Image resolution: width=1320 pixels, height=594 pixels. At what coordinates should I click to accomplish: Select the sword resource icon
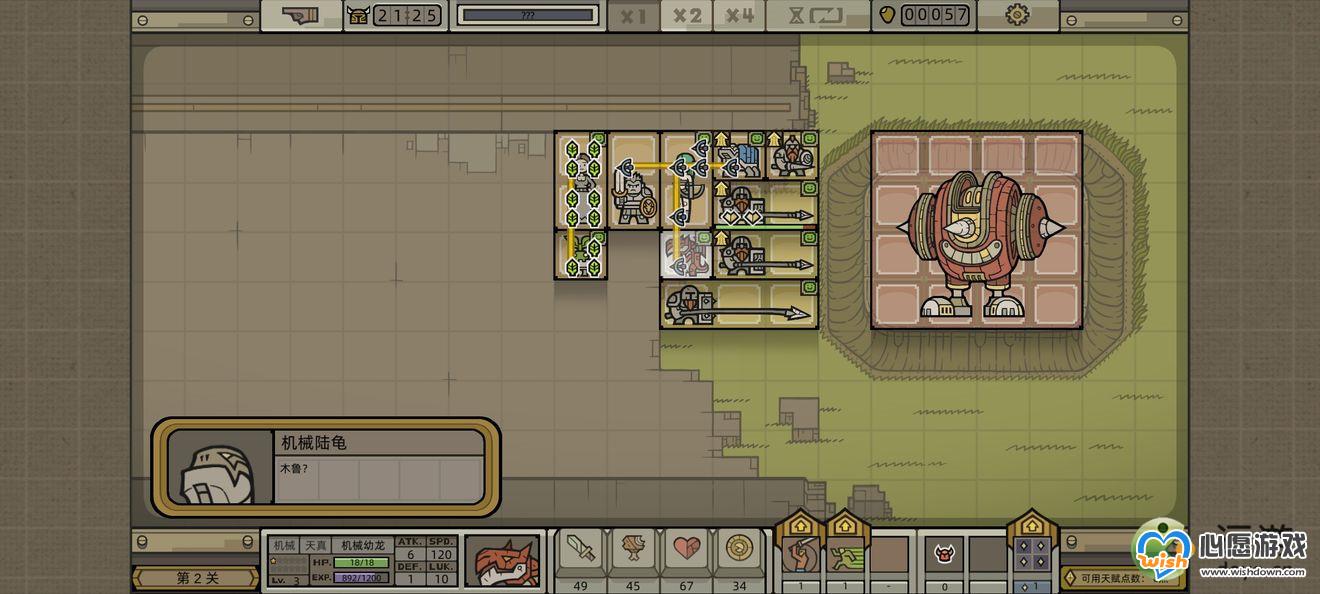(580, 550)
